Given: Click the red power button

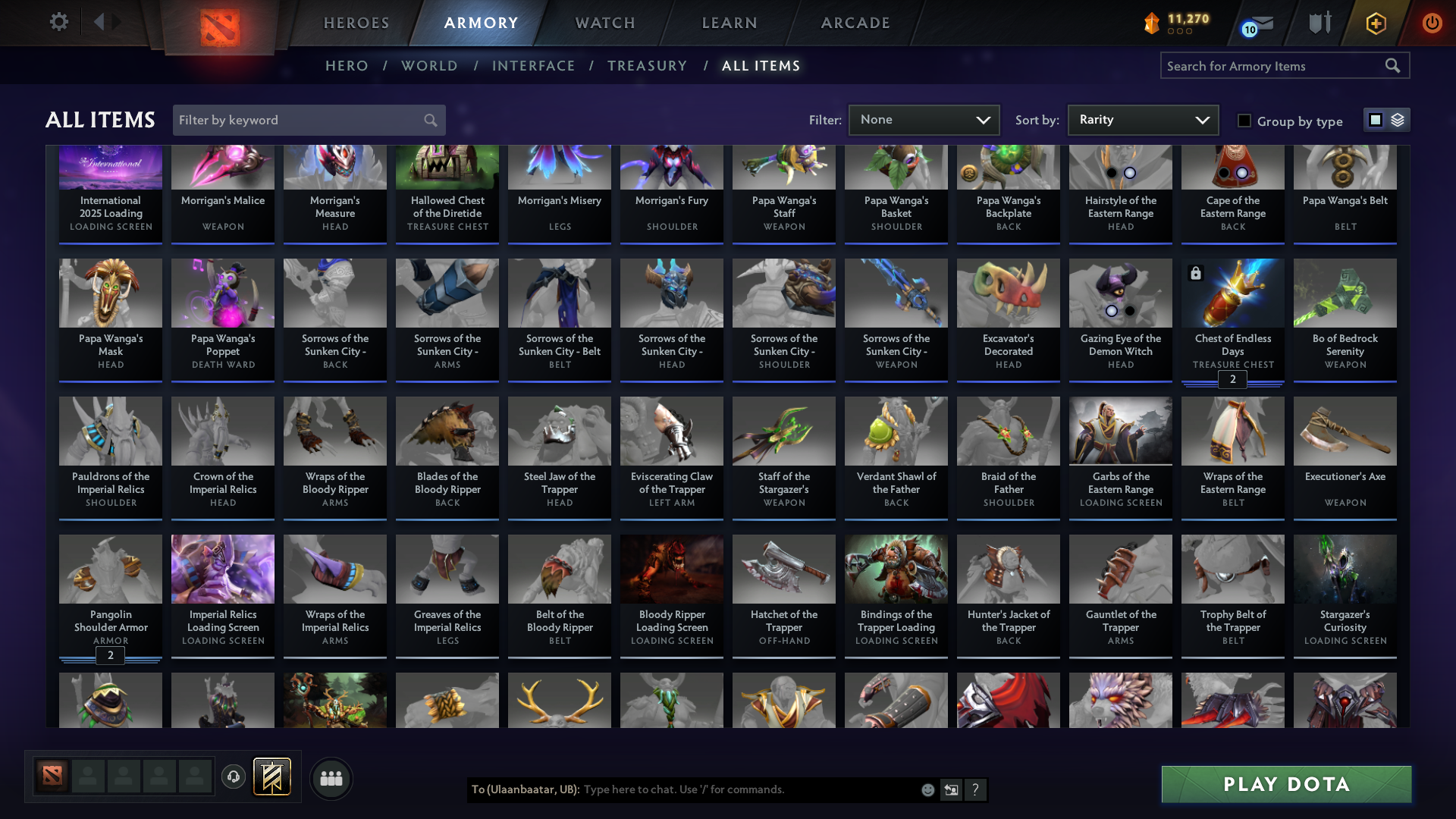Looking at the screenshot, I should click(1432, 23).
